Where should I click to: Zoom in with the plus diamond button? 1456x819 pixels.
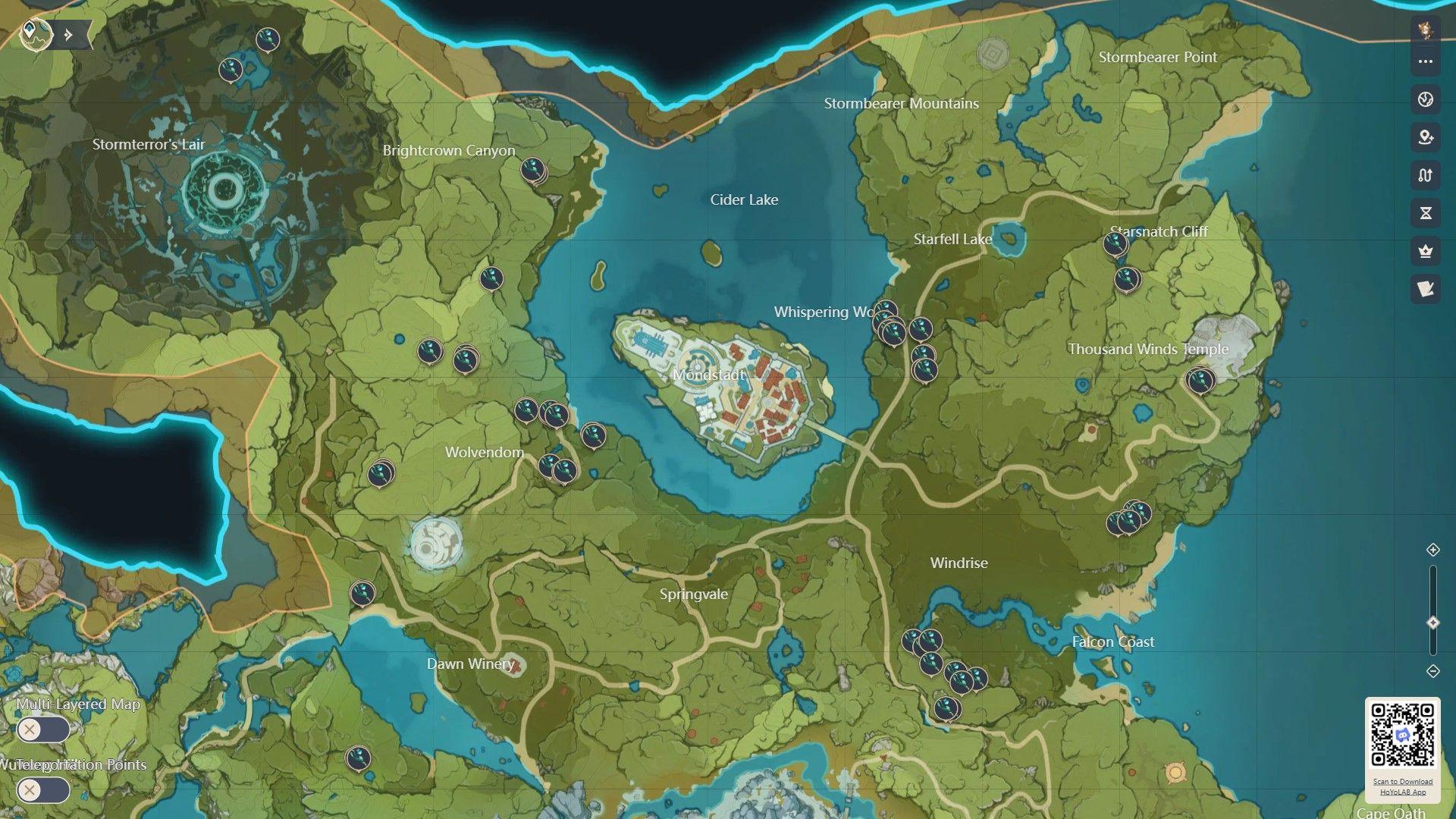[x=1432, y=550]
